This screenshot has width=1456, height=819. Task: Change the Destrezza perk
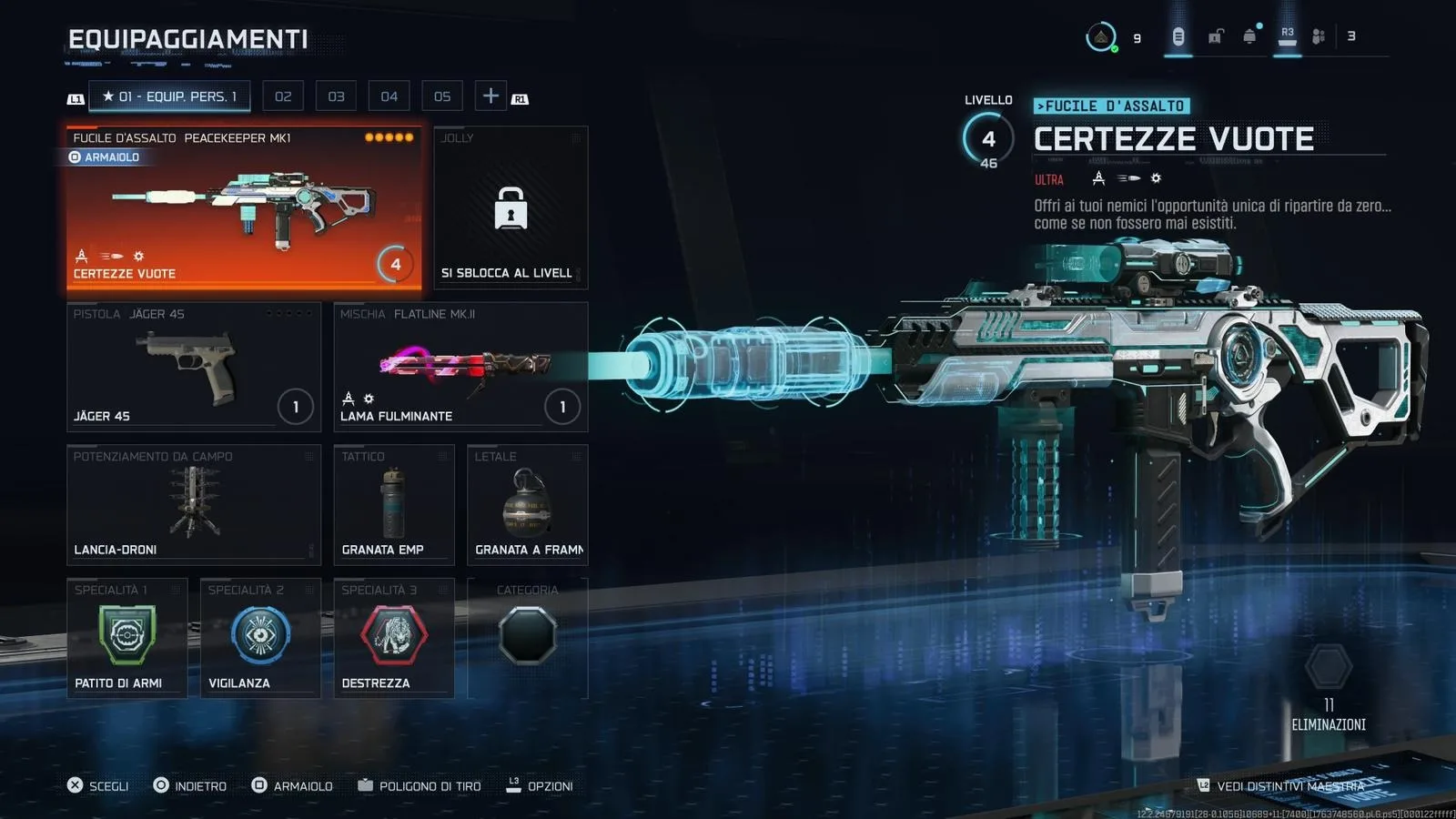pyautogui.click(x=393, y=638)
